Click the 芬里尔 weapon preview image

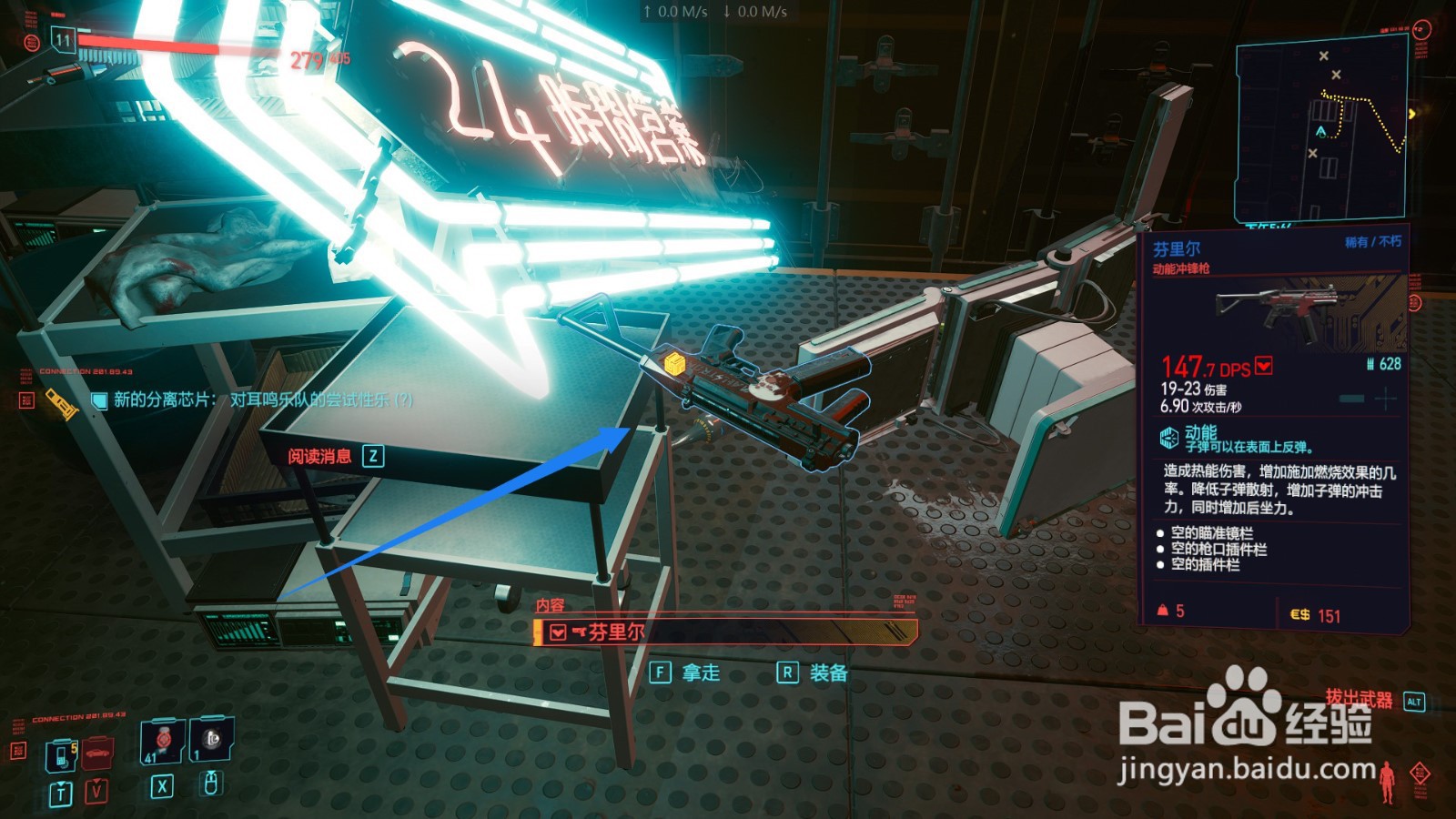click(x=1299, y=310)
